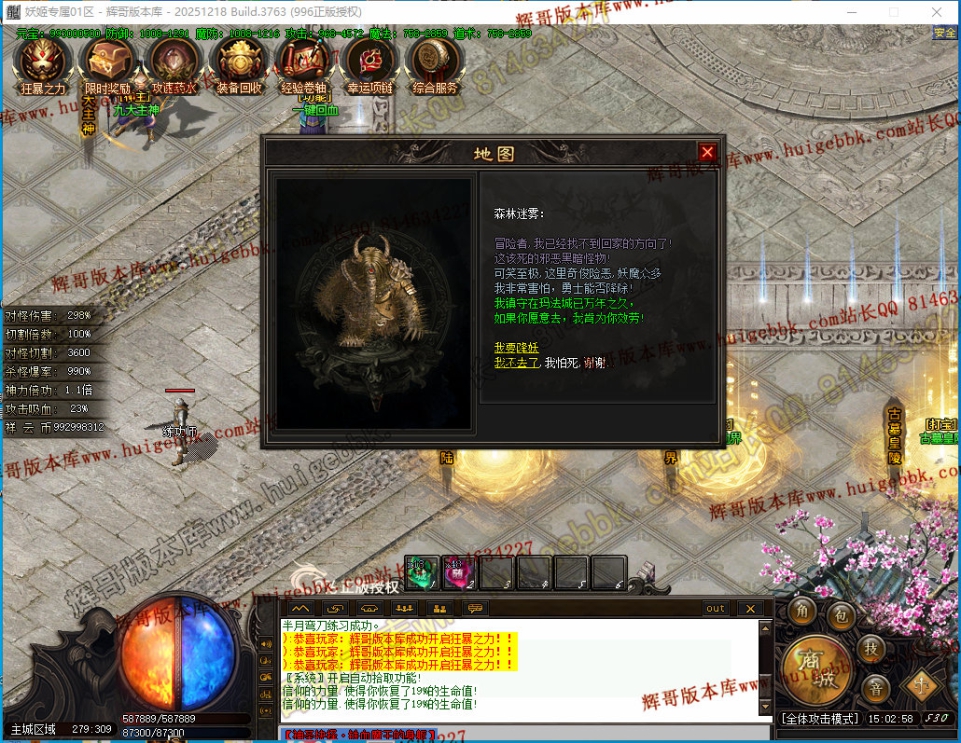Toggle the 全体攻击模式 attack mode label
The image size is (961, 743).
click(818, 719)
